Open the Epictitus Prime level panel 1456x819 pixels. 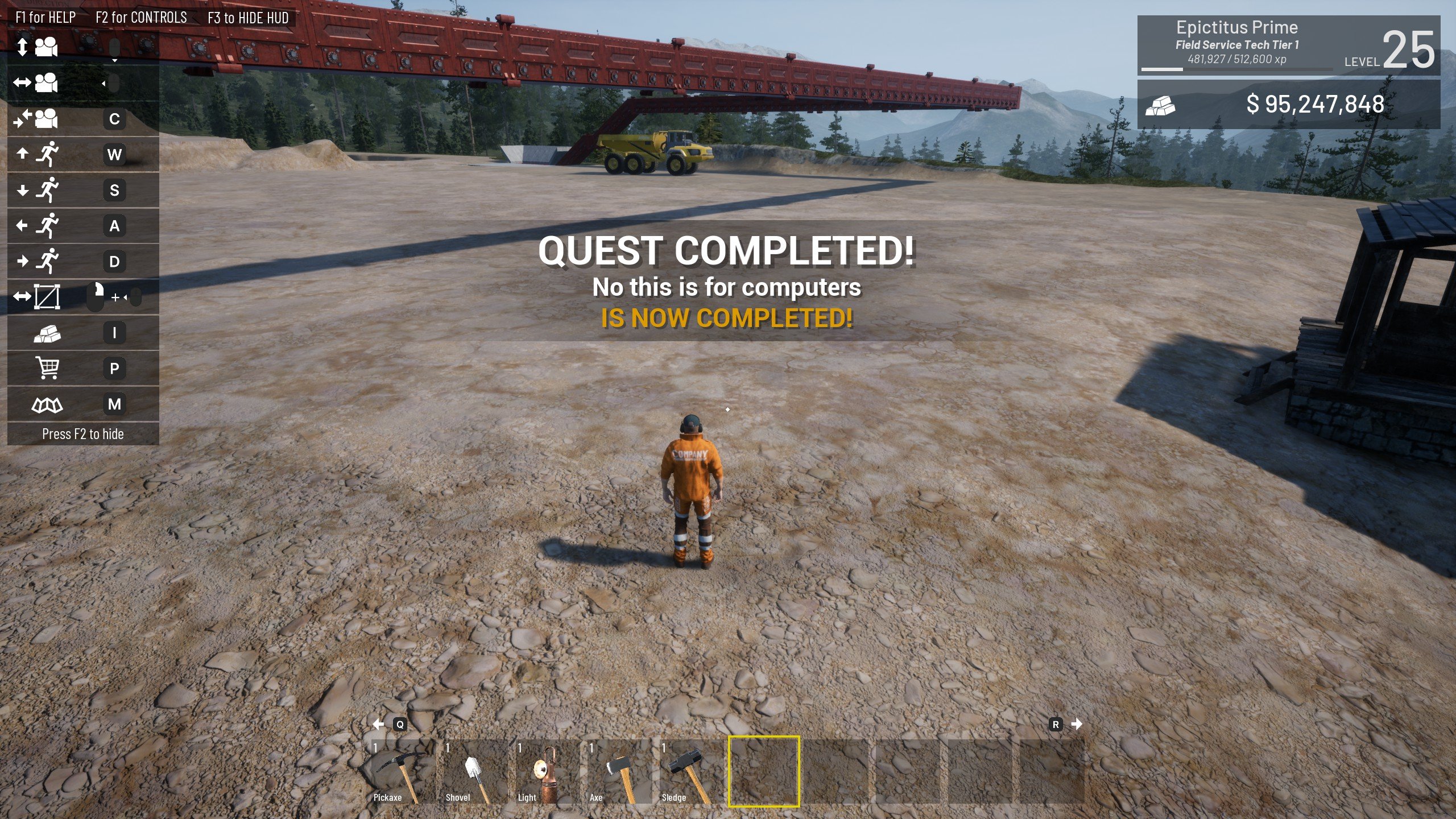[x=1288, y=45]
